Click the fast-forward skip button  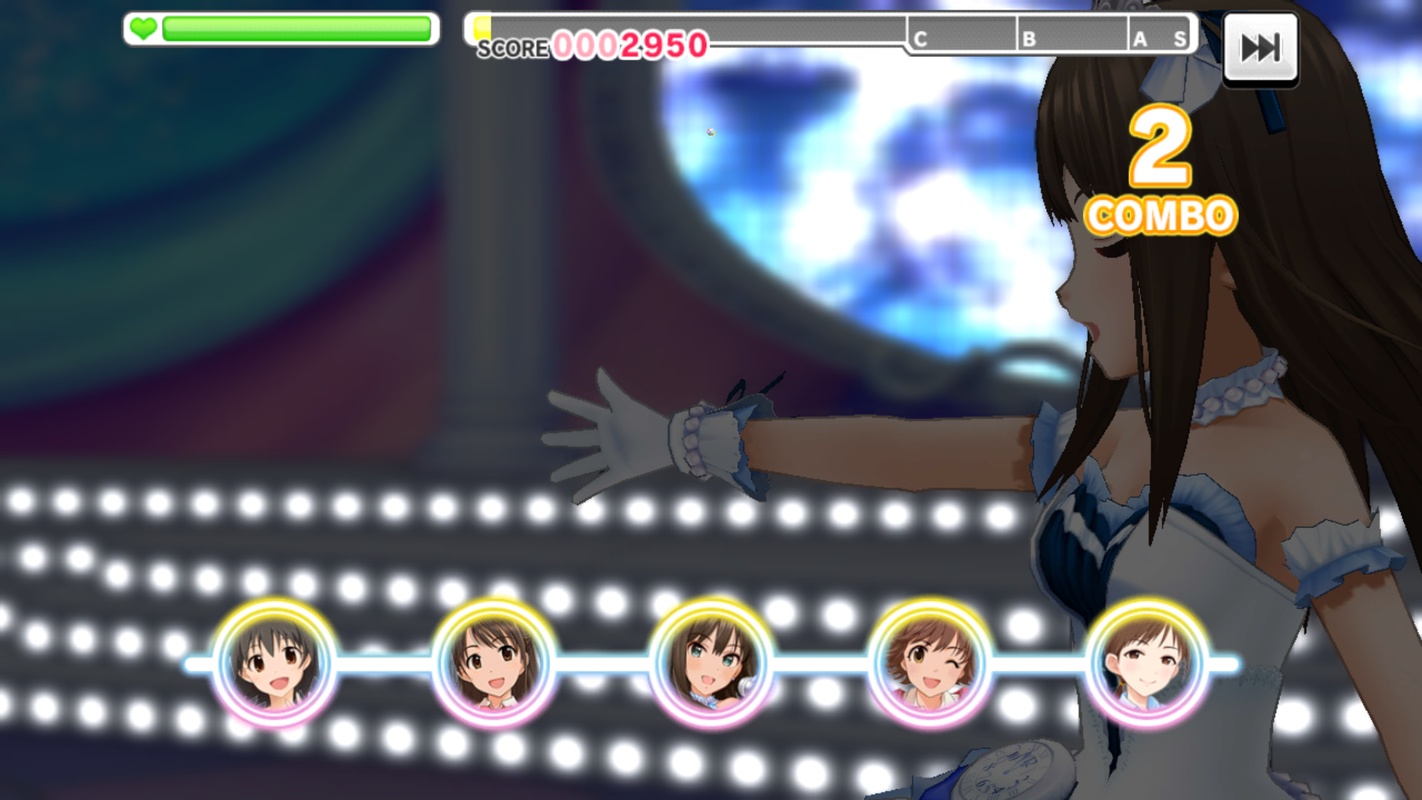(1260, 48)
